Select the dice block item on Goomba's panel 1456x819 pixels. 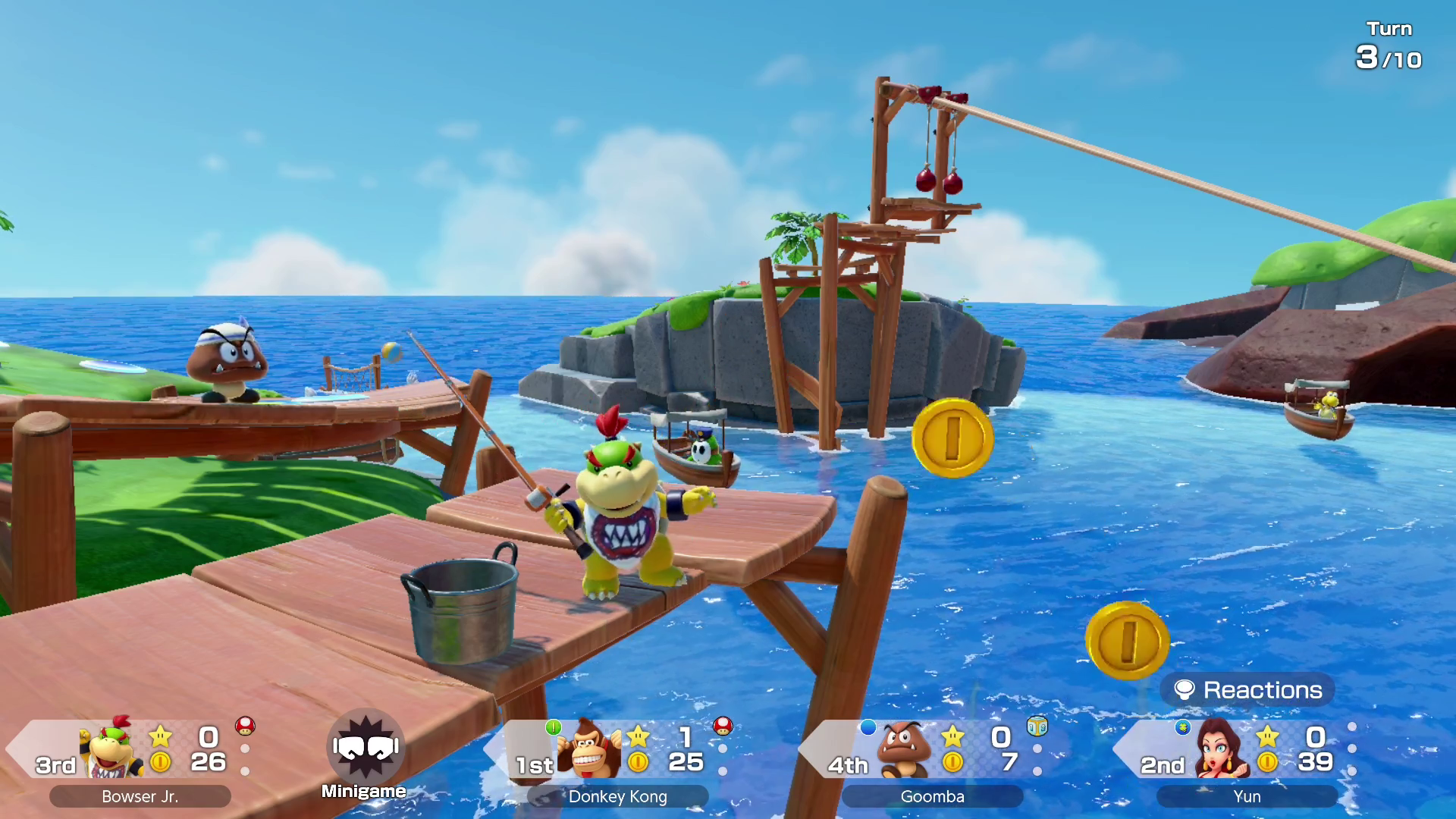pyautogui.click(x=1037, y=726)
